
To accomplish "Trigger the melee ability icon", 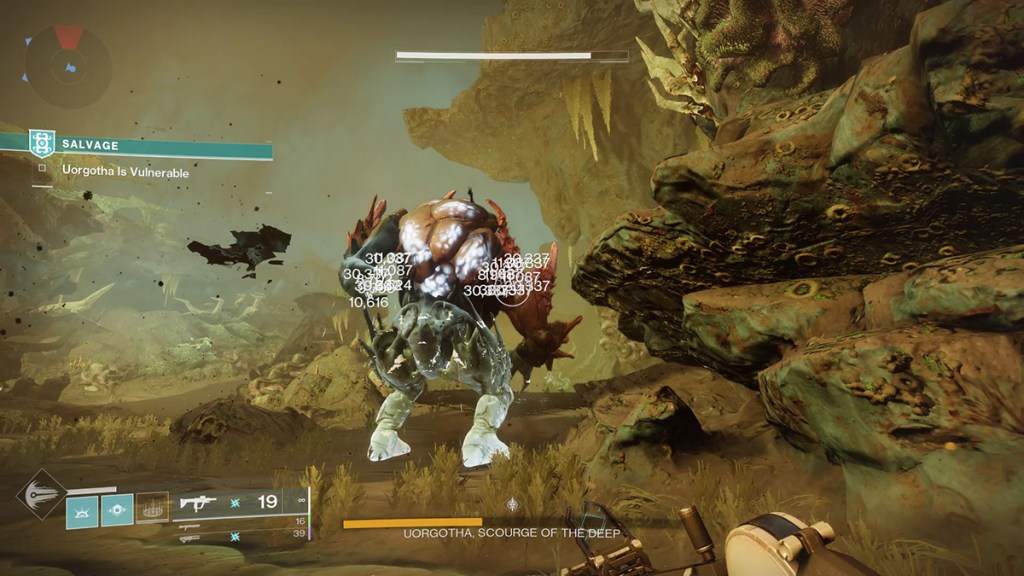I will [117, 510].
